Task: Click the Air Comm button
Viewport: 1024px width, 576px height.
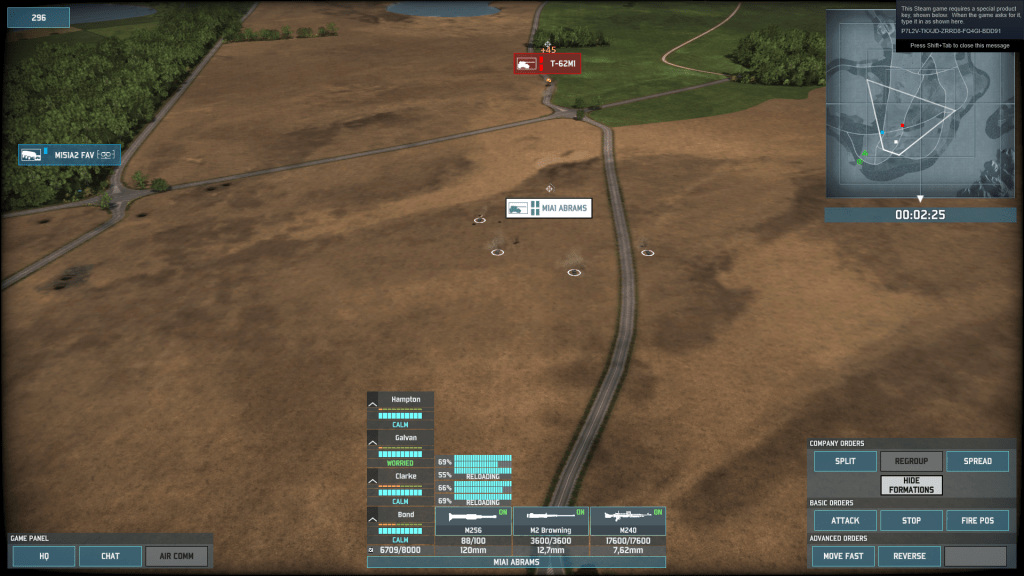Action: pyautogui.click(x=177, y=556)
